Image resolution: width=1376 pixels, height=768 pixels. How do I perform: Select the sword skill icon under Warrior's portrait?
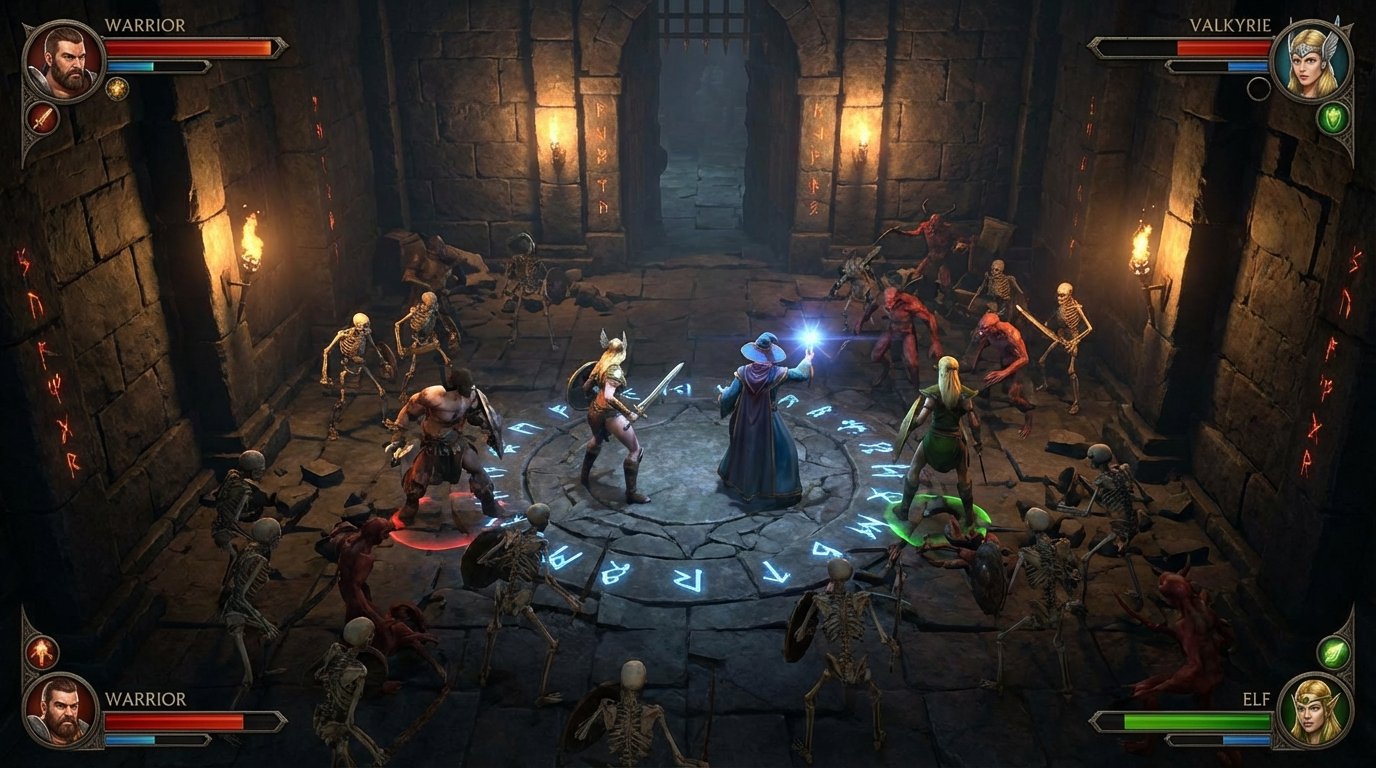tap(42, 120)
